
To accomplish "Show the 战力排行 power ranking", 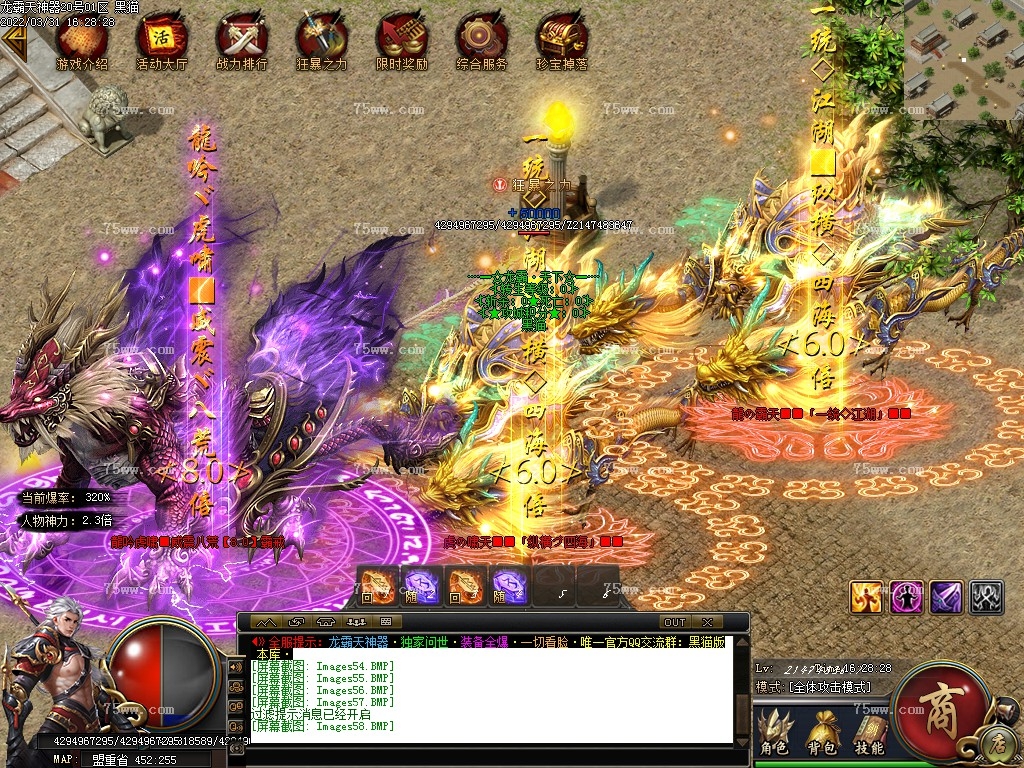I will click(x=241, y=43).
